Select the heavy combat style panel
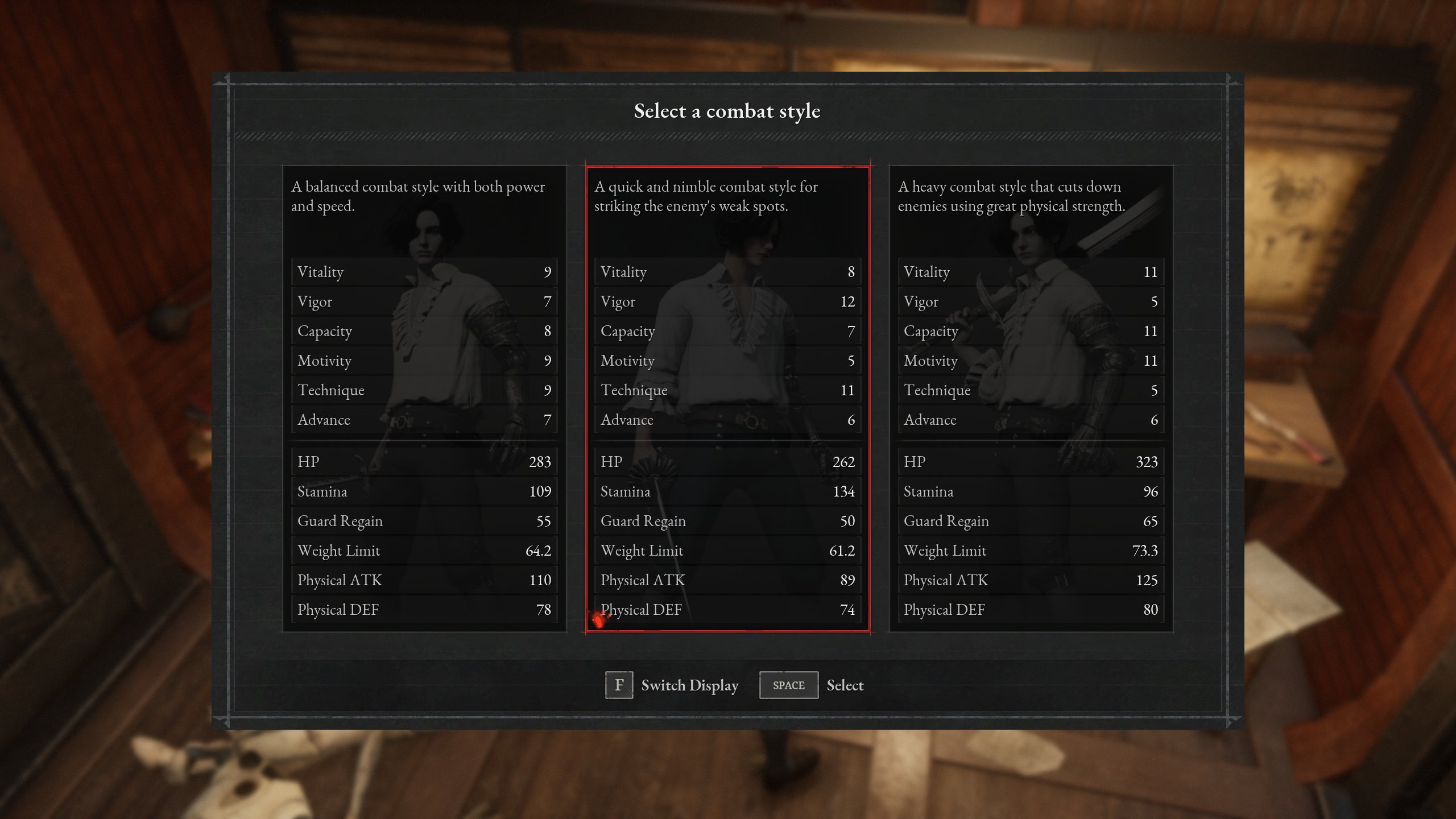 click(1031, 398)
